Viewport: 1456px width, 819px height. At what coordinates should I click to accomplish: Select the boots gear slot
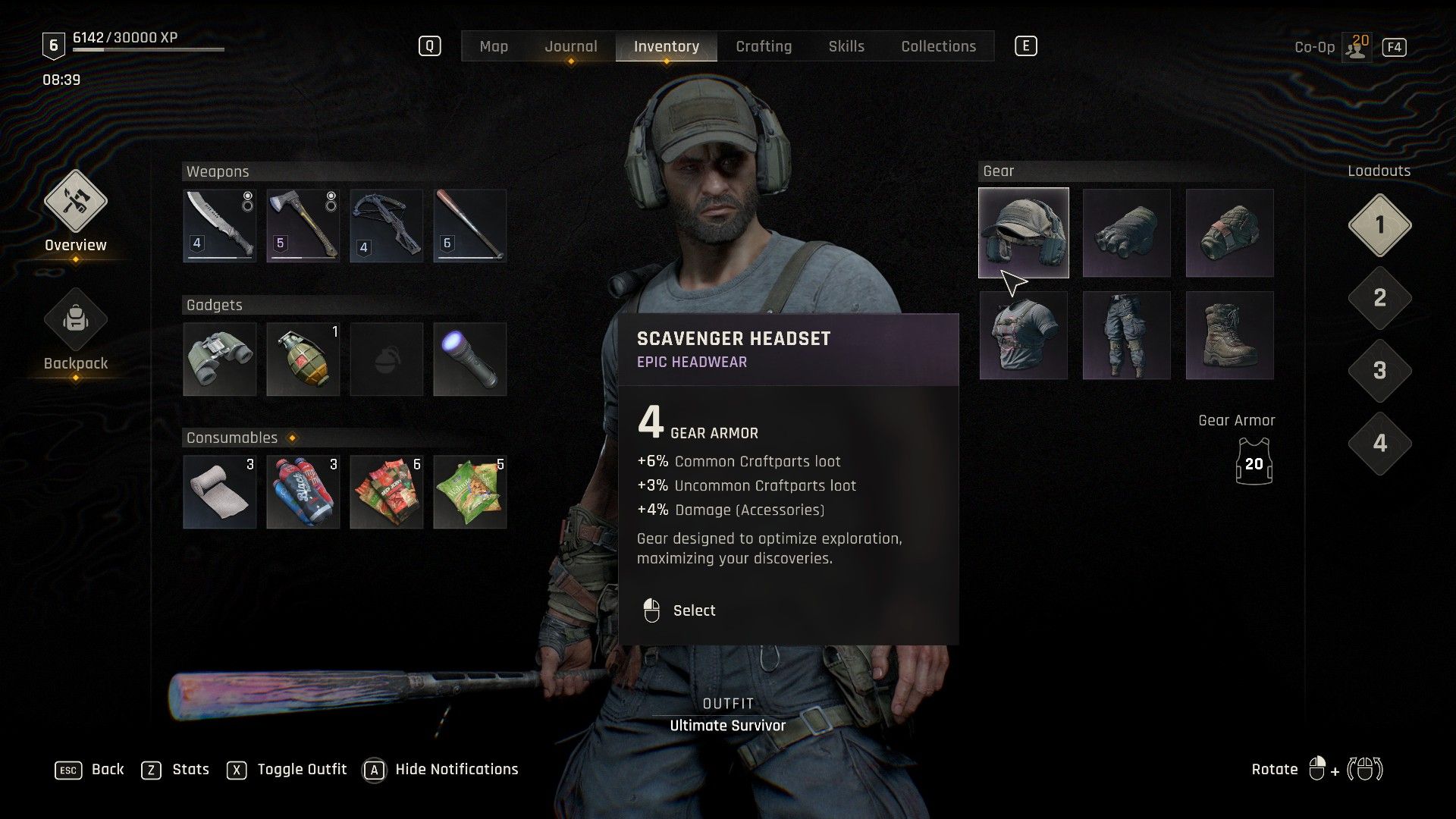(x=1230, y=335)
